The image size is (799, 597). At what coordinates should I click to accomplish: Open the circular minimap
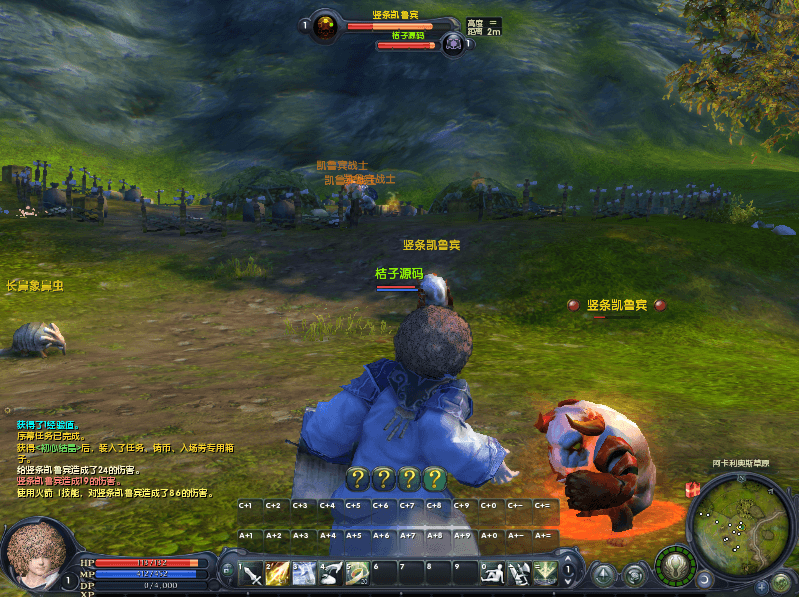click(x=738, y=521)
